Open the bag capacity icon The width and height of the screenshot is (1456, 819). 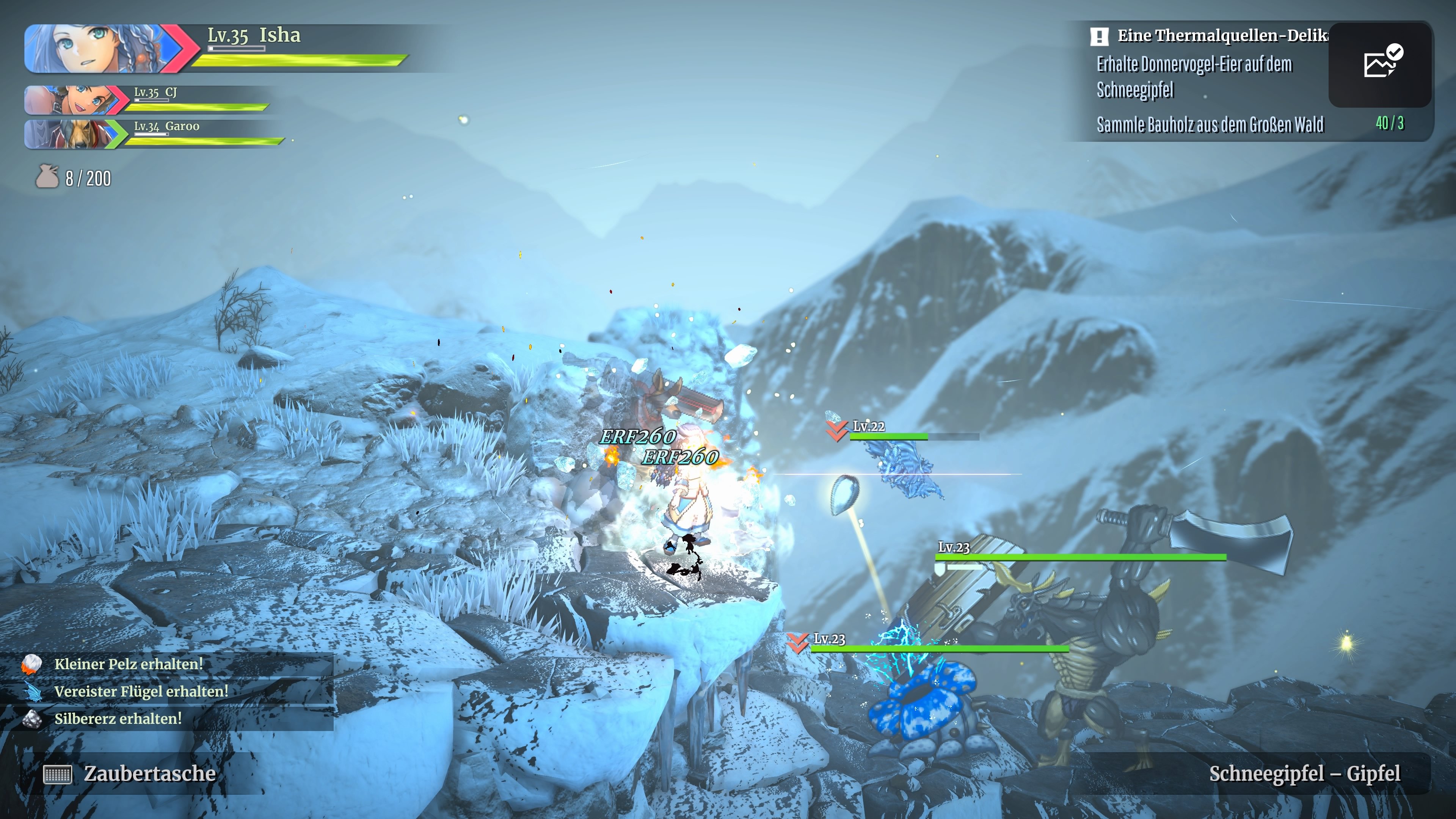[x=47, y=177]
